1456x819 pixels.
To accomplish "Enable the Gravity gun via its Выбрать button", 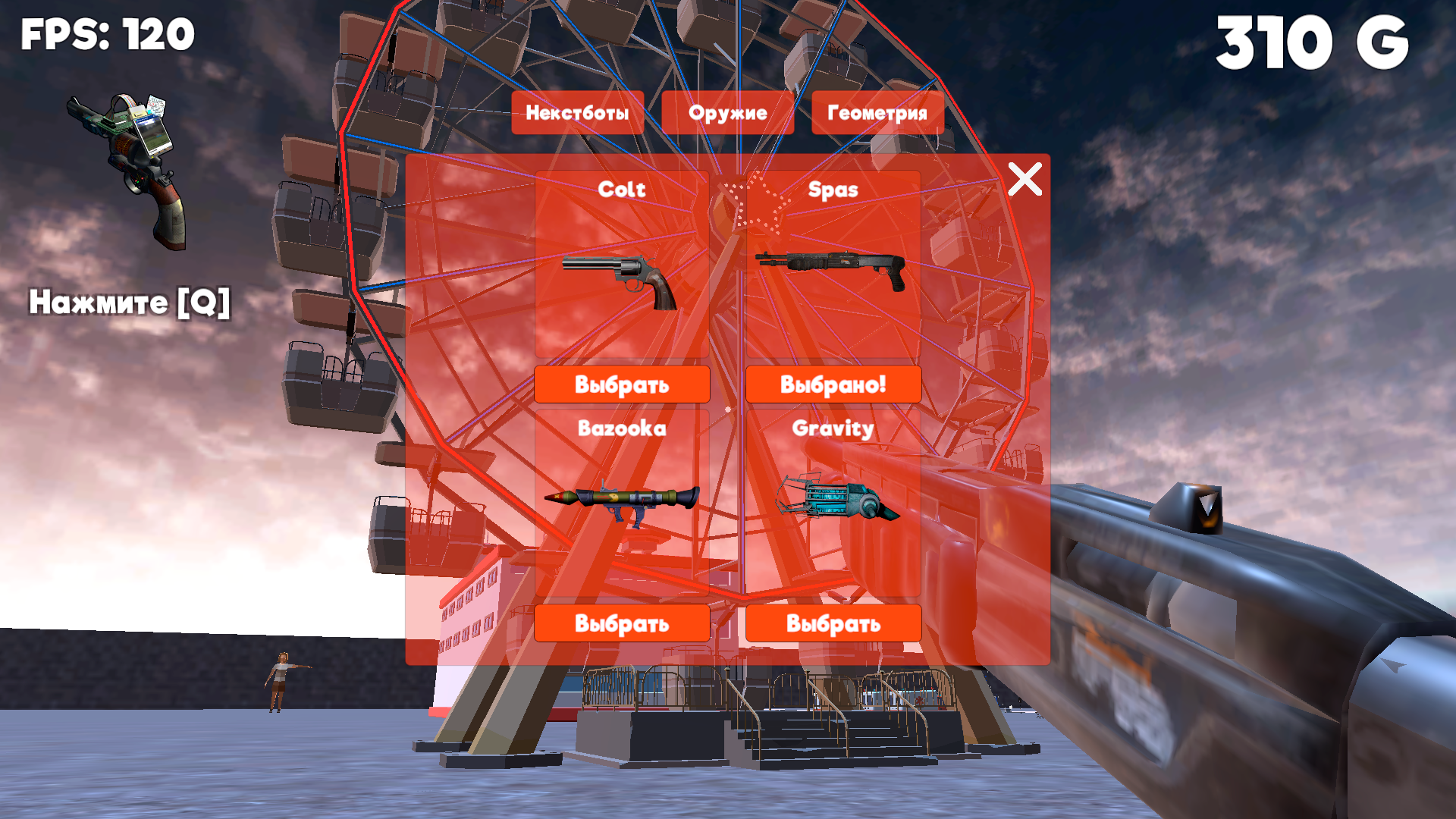I will (x=834, y=623).
